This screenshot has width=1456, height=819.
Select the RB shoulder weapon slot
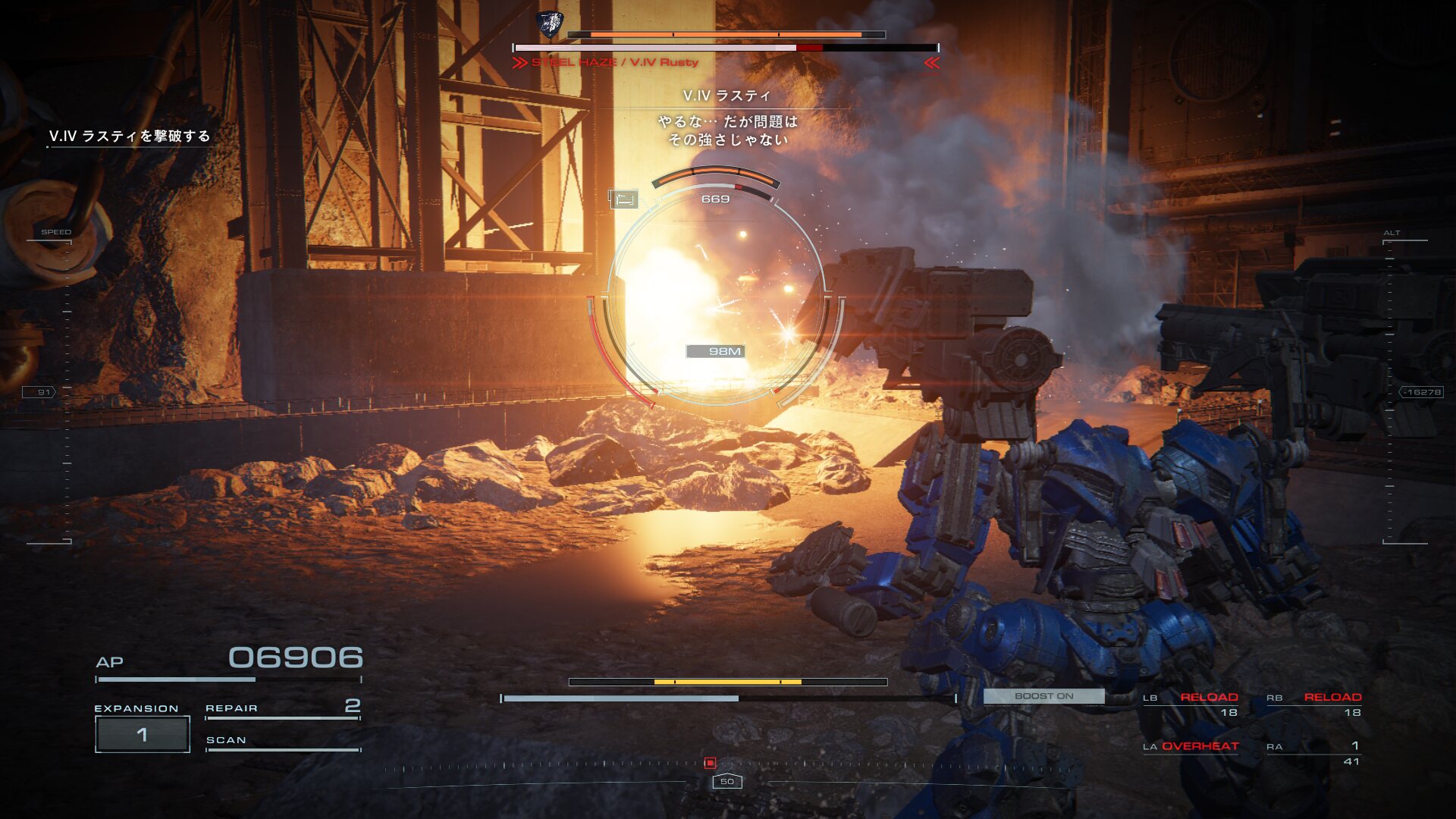[x=1314, y=704]
